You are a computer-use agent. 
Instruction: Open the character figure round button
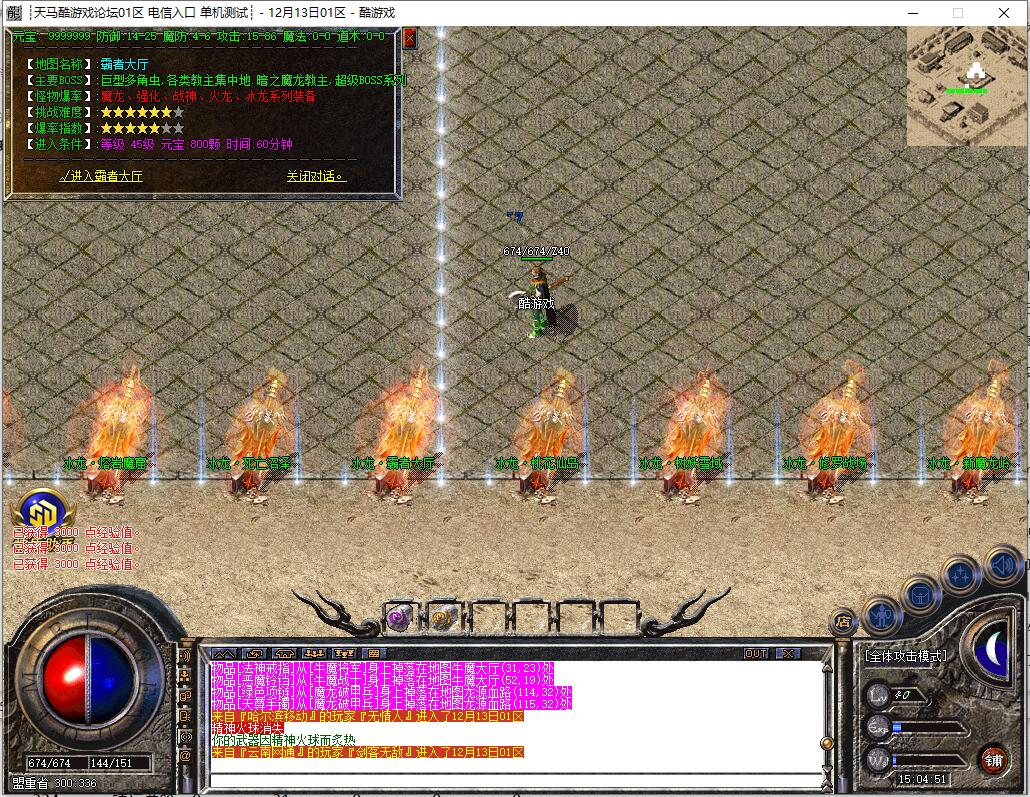(881, 613)
